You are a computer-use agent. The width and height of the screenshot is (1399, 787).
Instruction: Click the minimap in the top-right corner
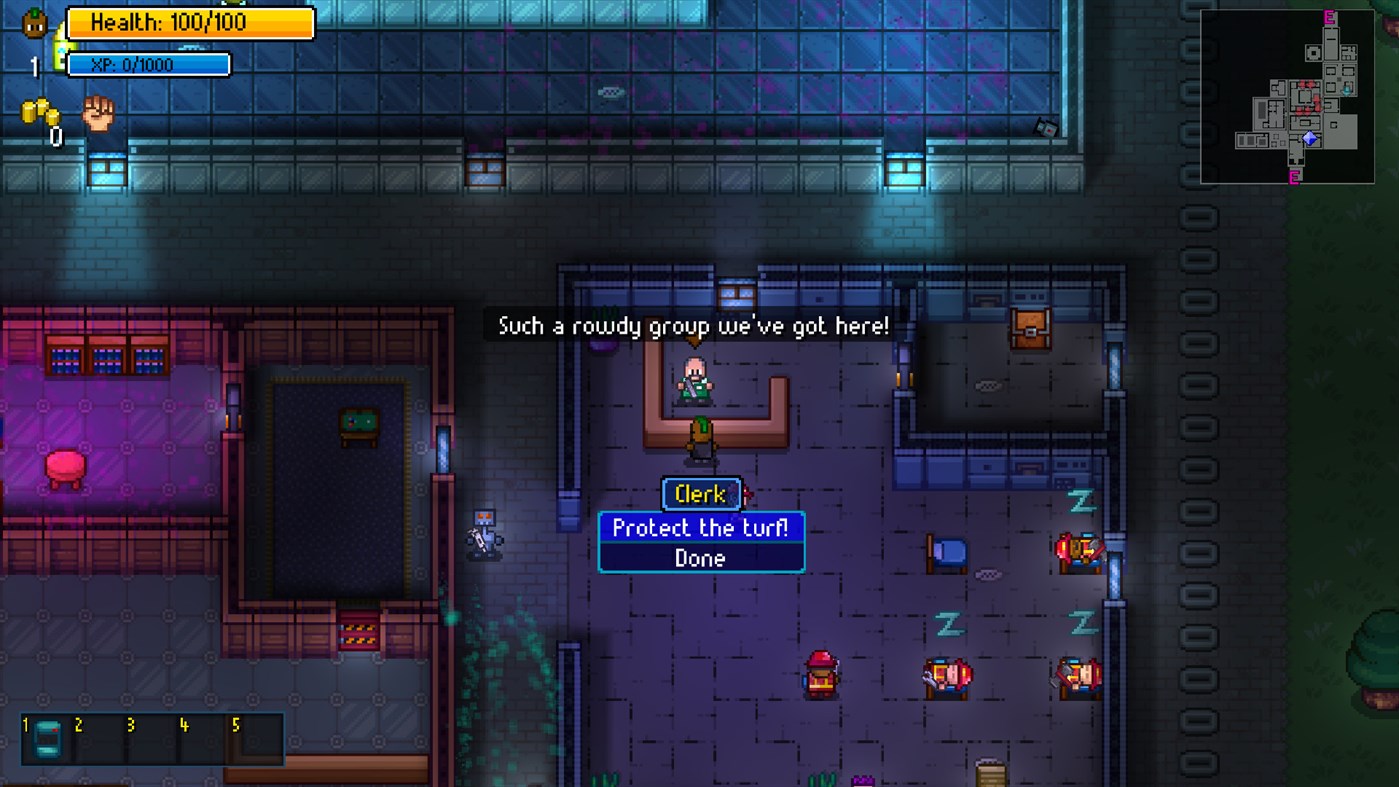(1289, 95)
